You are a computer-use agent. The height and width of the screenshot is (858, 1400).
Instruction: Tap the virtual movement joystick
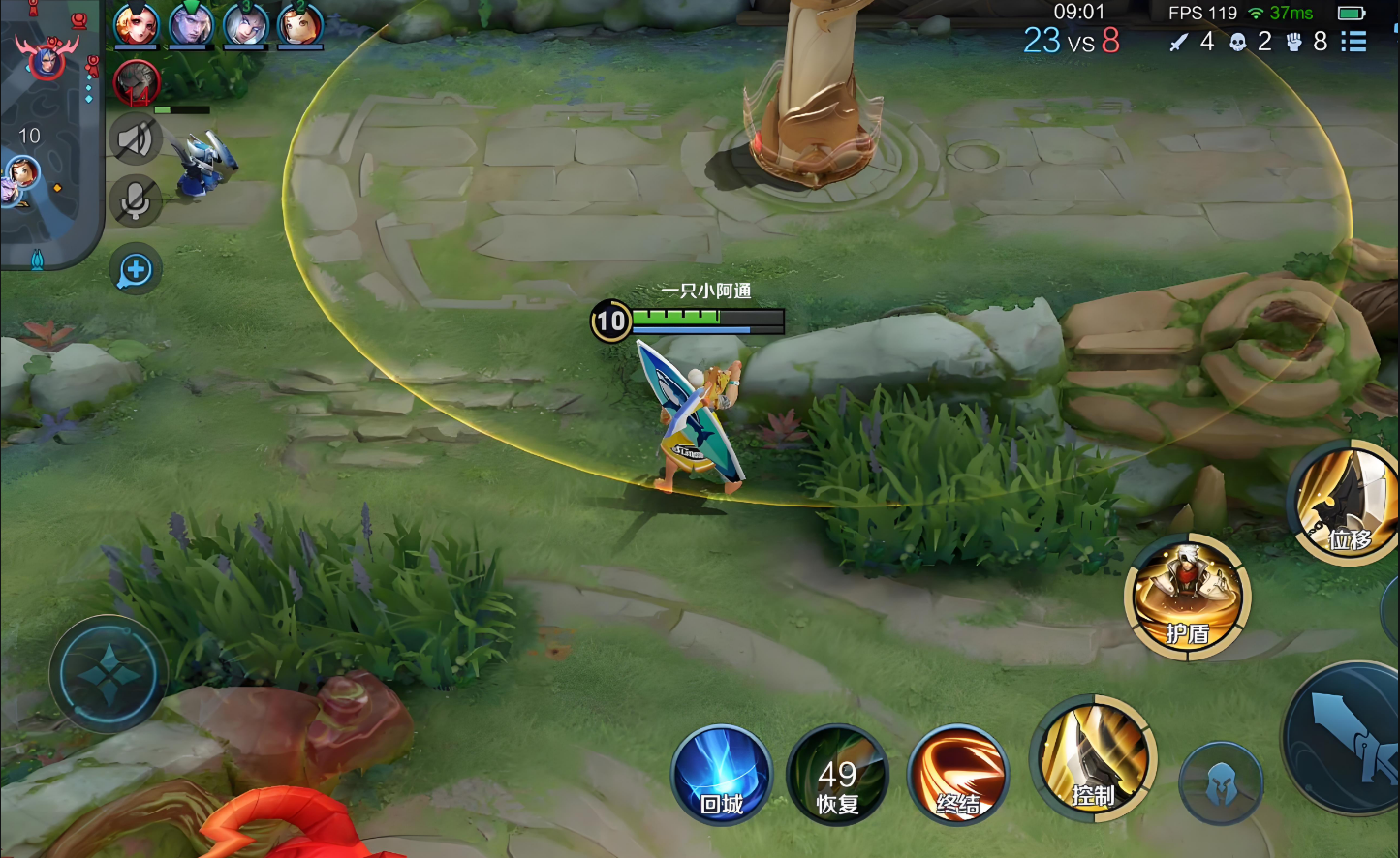coord(109,673)
